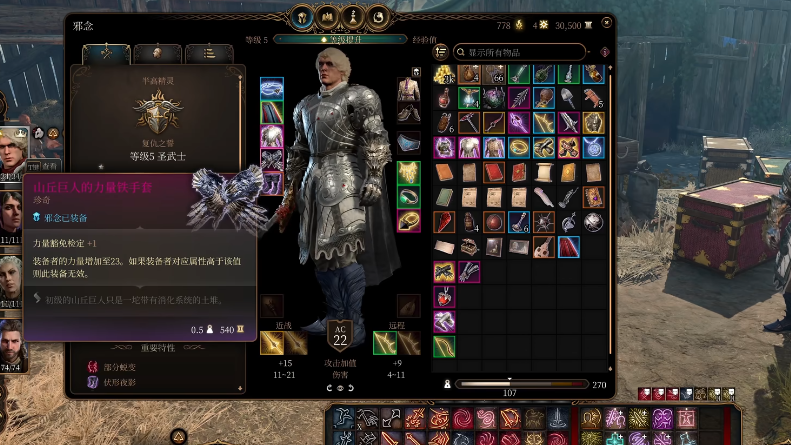Viewport: 791px width, 445px height.
Task: Click the camp clothing shirt slot
Action: click(408, 90)
